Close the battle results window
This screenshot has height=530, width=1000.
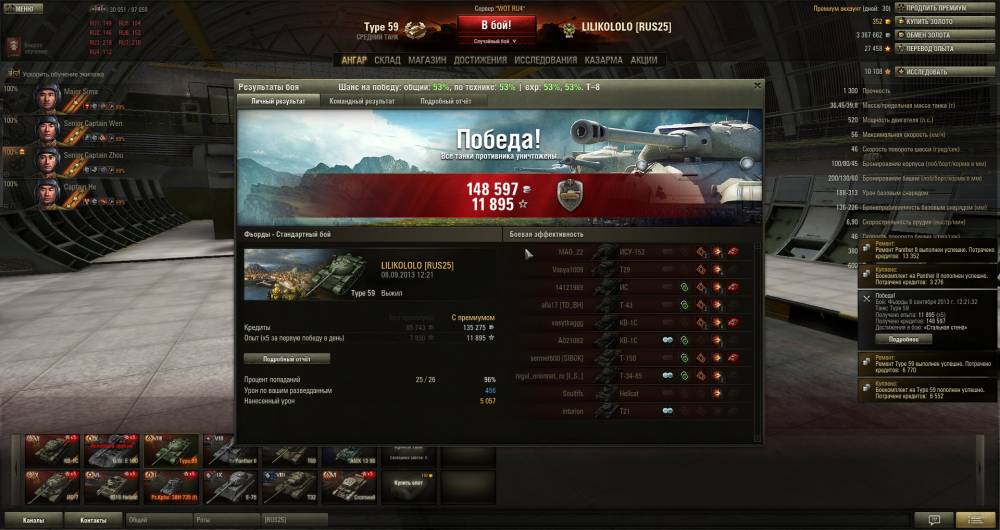757,86
